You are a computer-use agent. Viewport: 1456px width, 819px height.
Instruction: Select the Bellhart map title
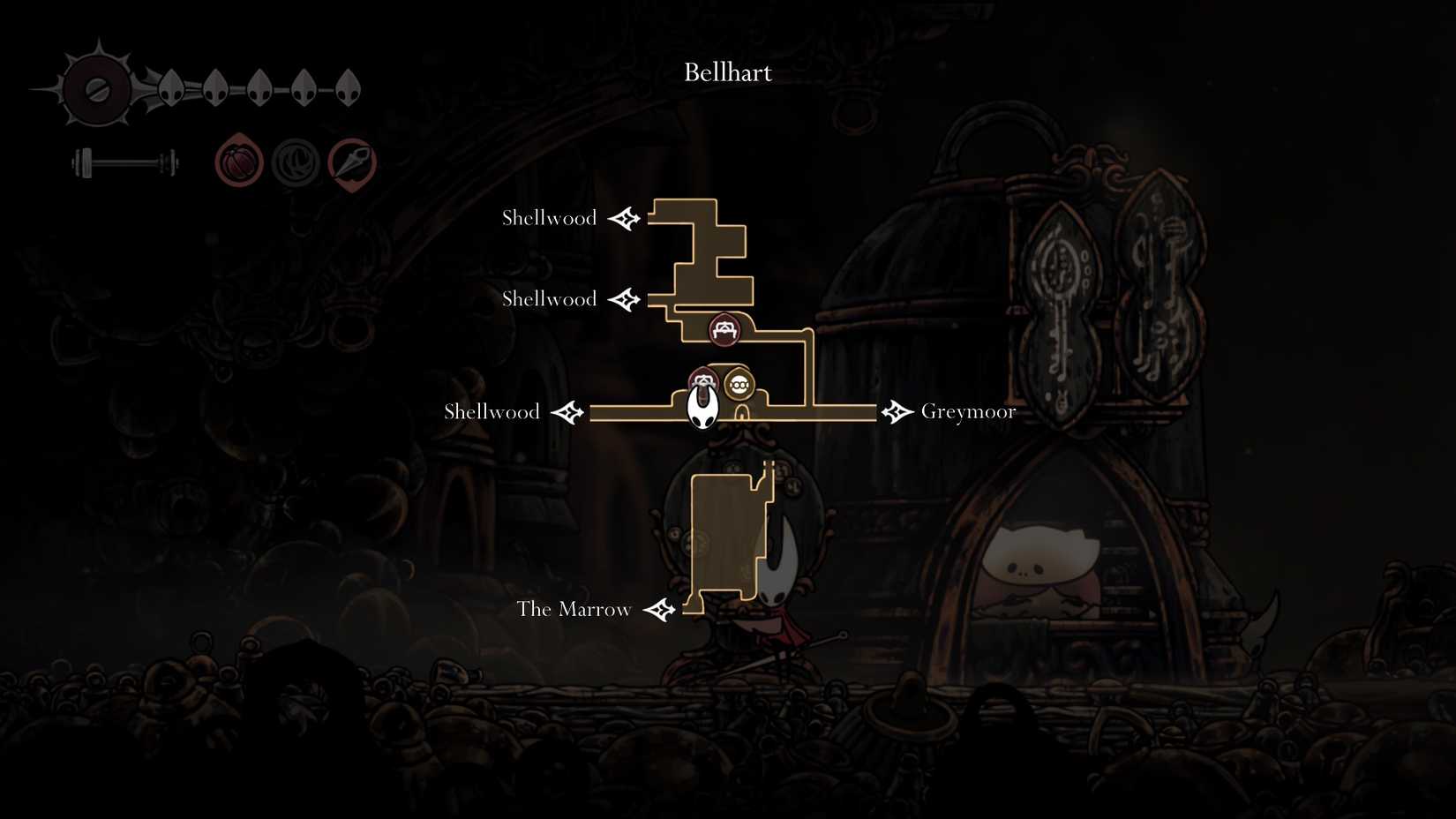coord(727,72)
